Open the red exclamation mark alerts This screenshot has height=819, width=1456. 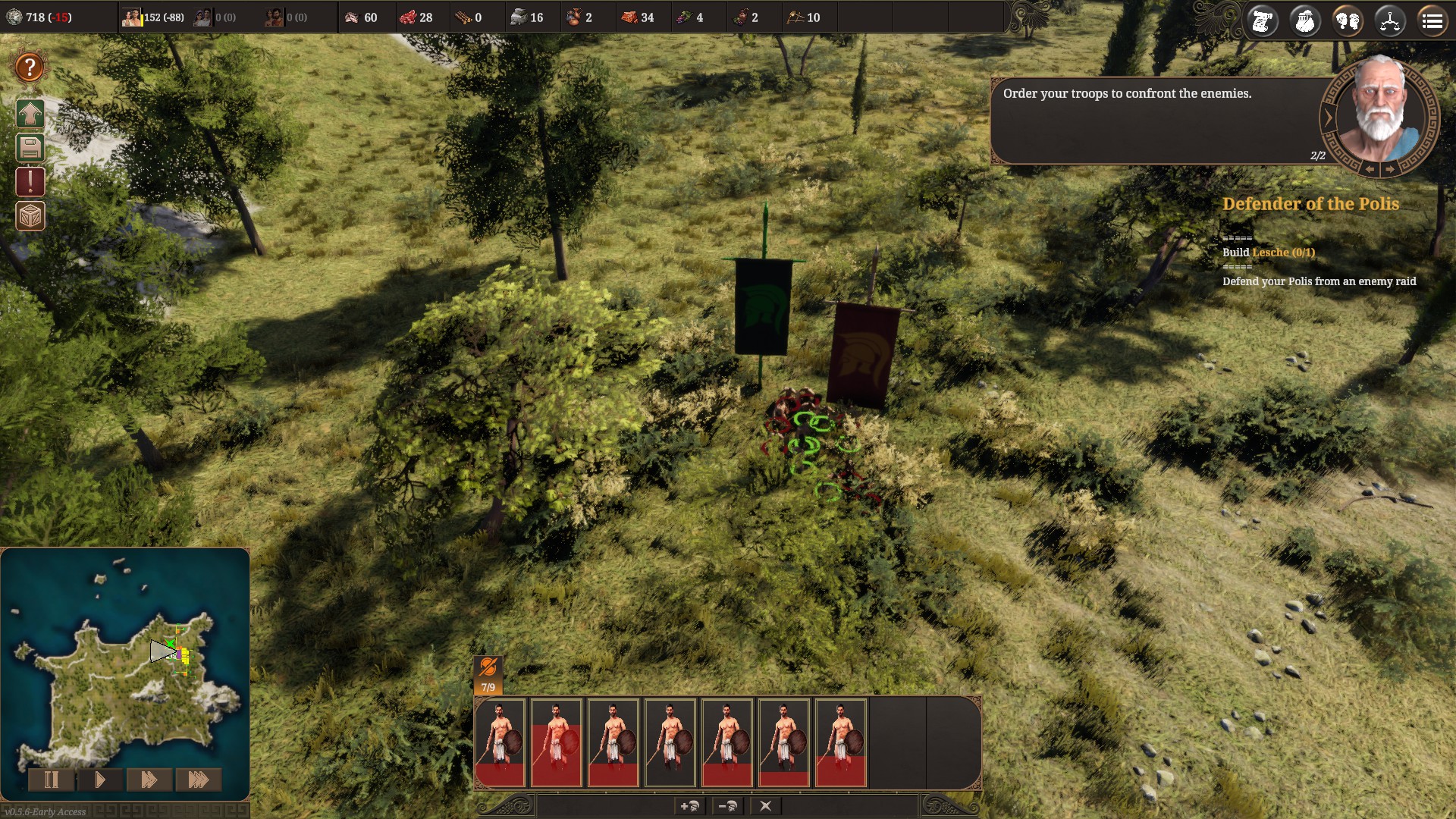click(30, 182)
